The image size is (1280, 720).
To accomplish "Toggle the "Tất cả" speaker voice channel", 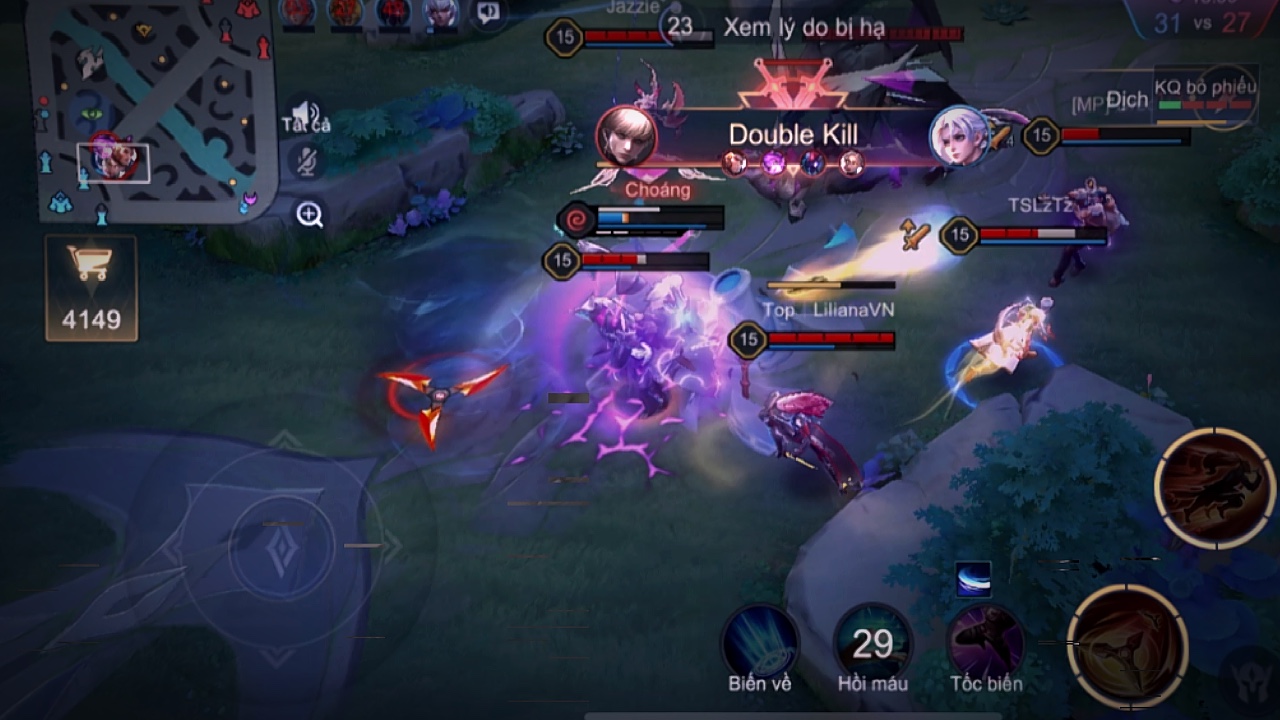I will pyautogui.click(x=305, y=115).
